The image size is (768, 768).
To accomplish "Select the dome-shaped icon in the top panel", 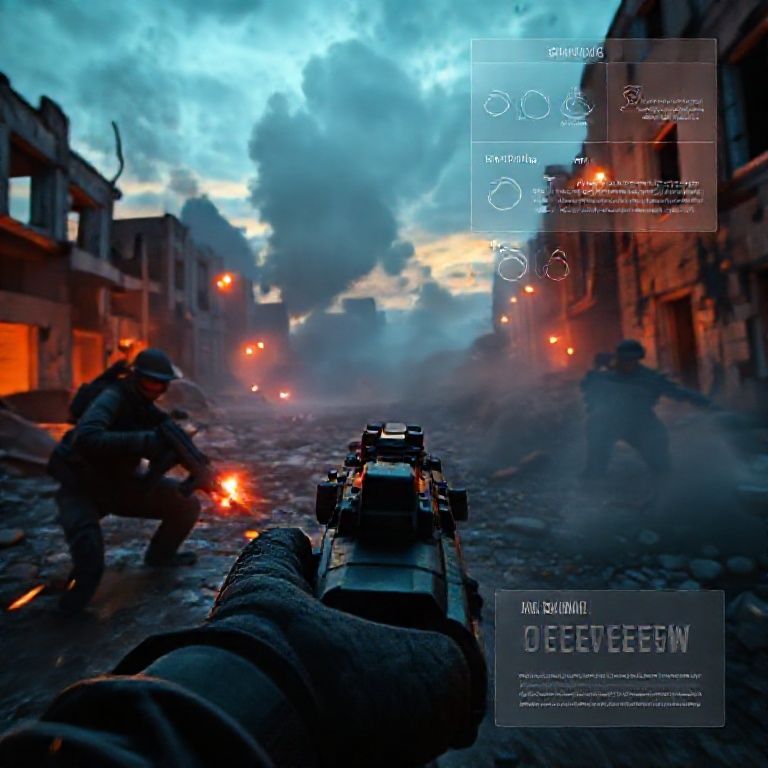I will tap(576, 103).
